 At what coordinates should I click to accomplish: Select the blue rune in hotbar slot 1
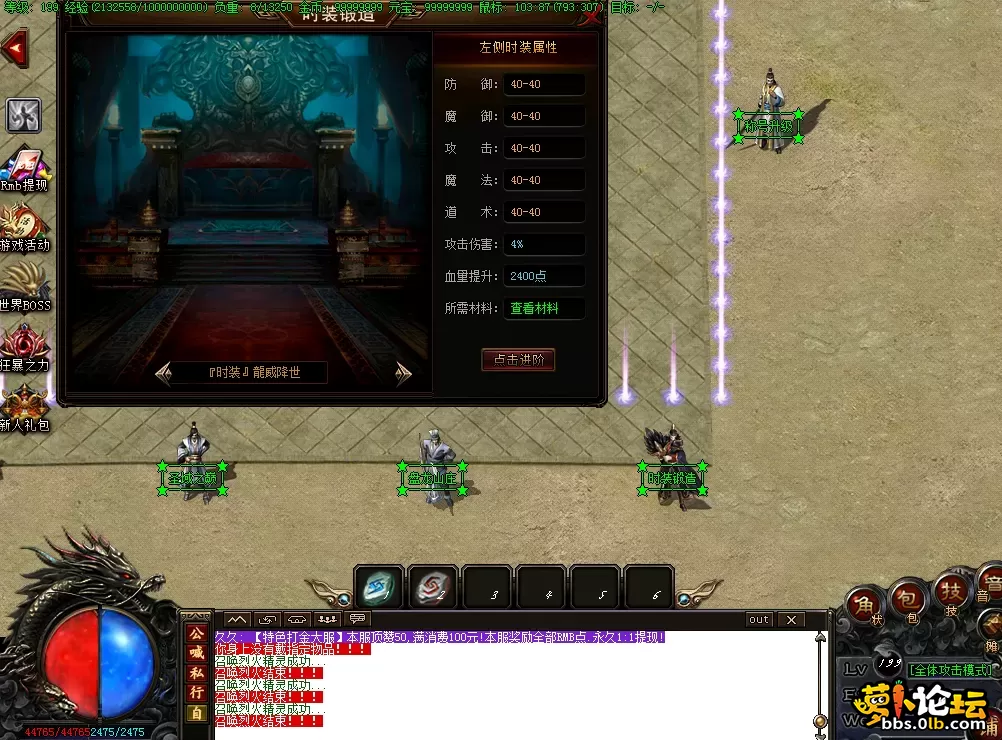[379, 586]
